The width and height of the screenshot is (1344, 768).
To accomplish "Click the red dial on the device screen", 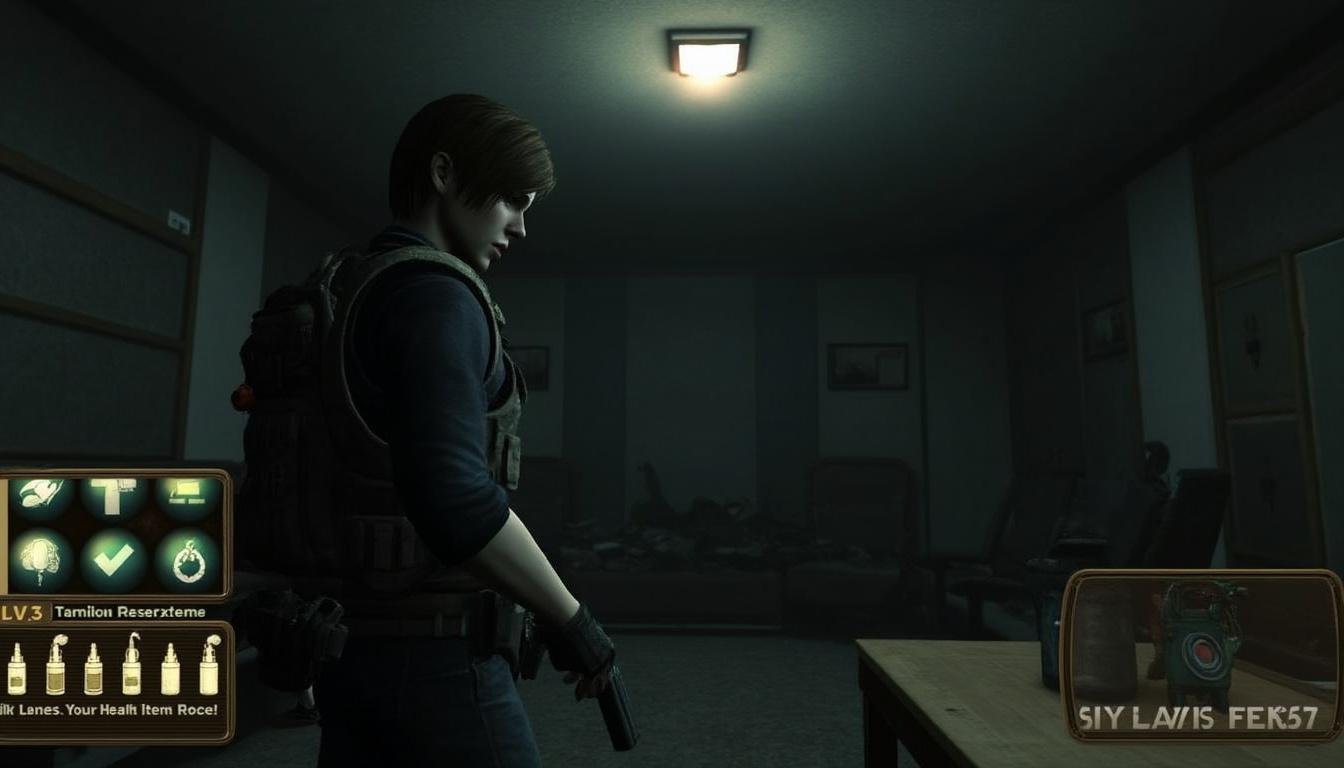I will (x=1204, y=651).
